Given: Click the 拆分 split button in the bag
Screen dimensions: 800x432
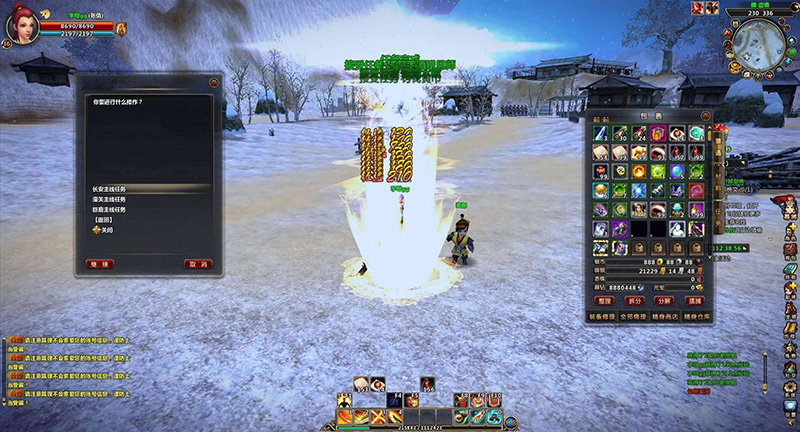Looking at the screenshot, I should coord(634,300).
